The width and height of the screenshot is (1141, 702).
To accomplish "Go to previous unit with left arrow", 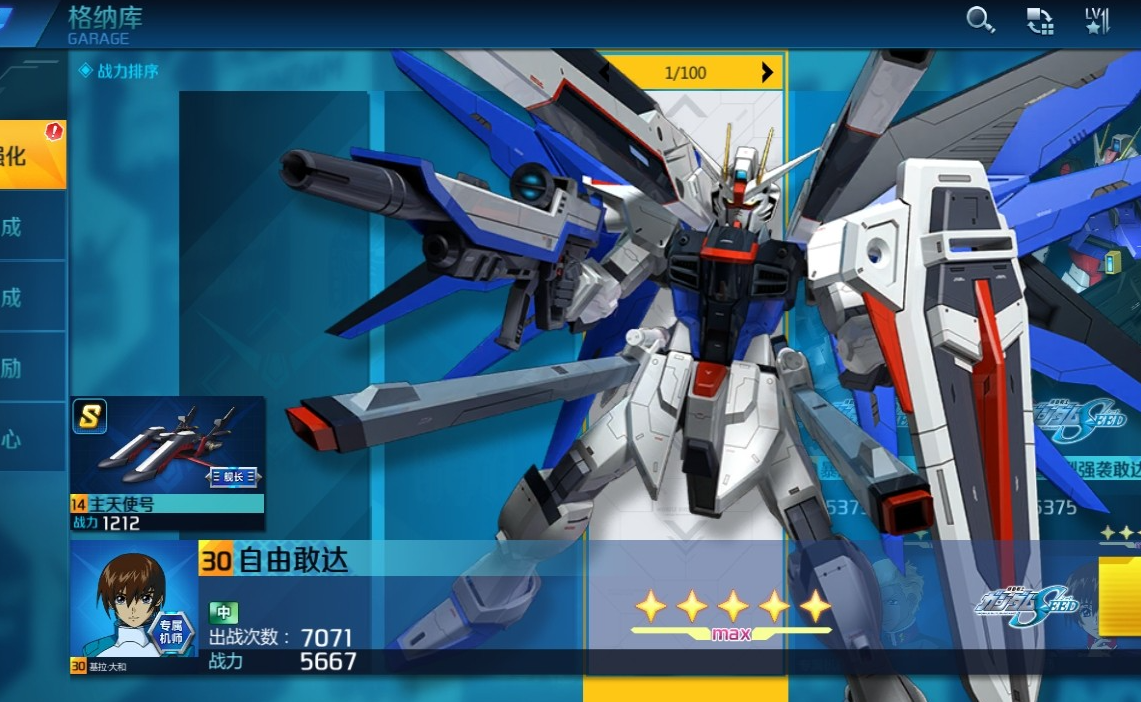I will [x=604, y=72].
